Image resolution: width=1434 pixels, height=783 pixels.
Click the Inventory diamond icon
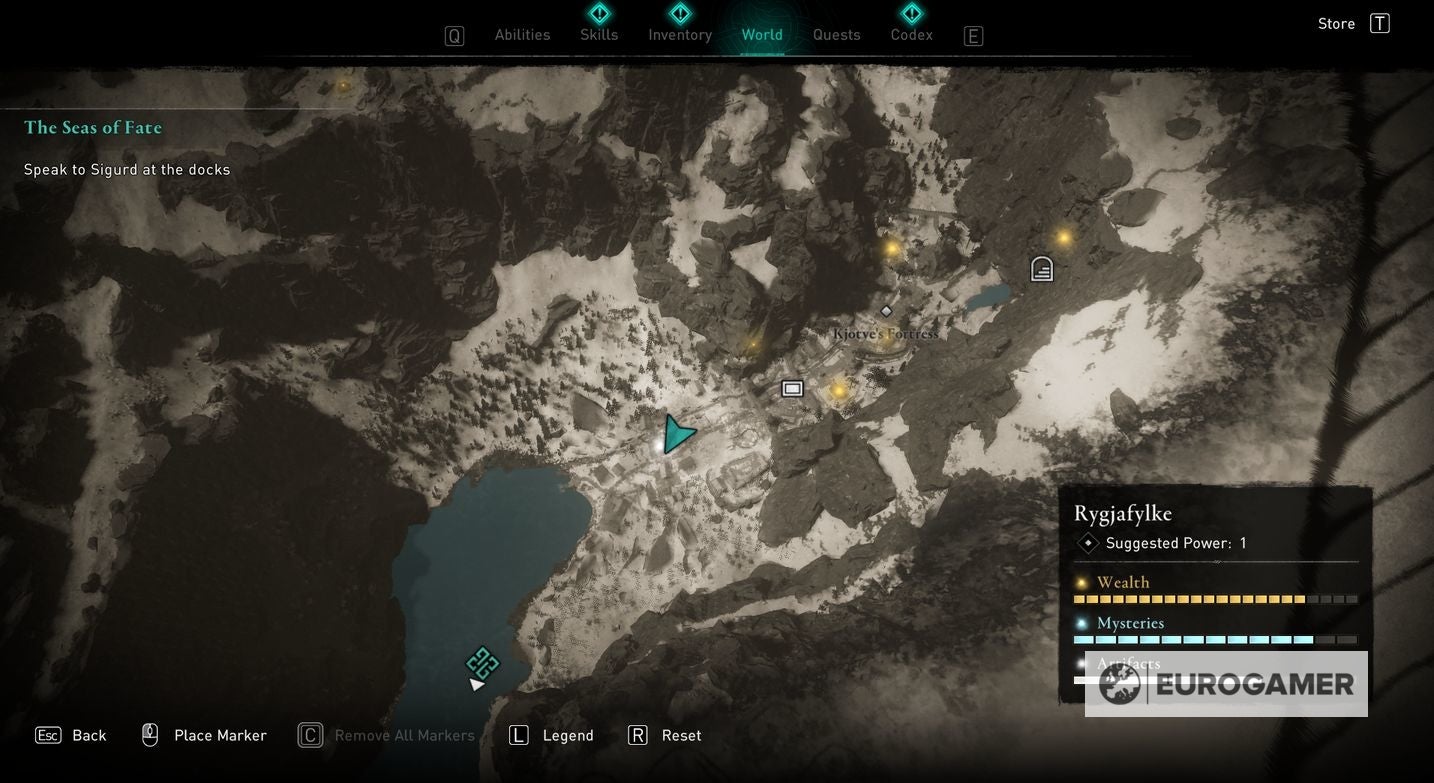pos(679,13)
